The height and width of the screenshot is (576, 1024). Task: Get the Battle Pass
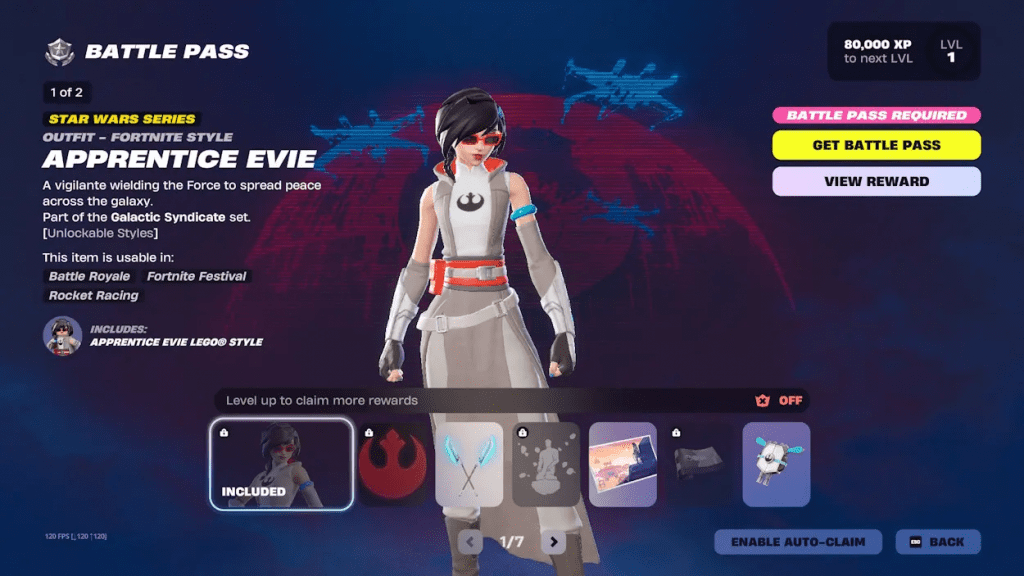coord(876,145)
